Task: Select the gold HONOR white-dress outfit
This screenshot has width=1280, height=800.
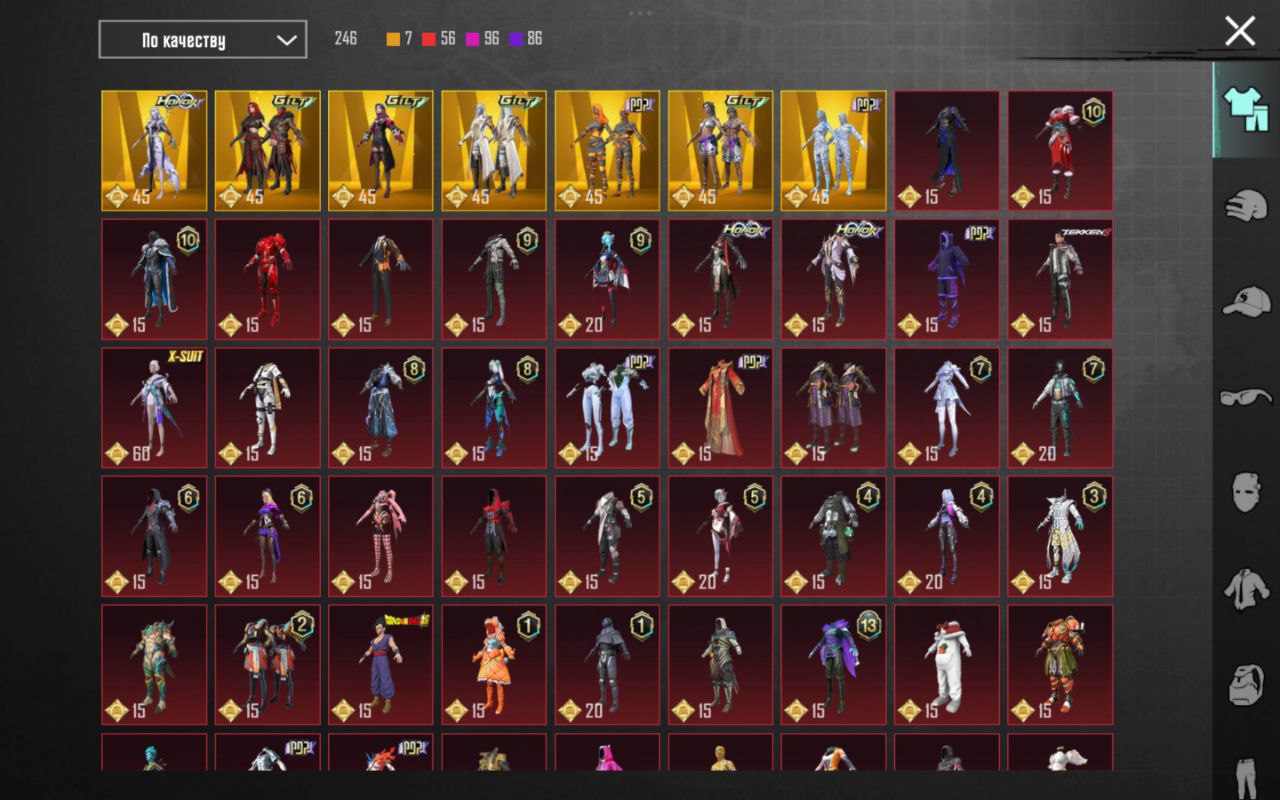Action: (154, 151)
